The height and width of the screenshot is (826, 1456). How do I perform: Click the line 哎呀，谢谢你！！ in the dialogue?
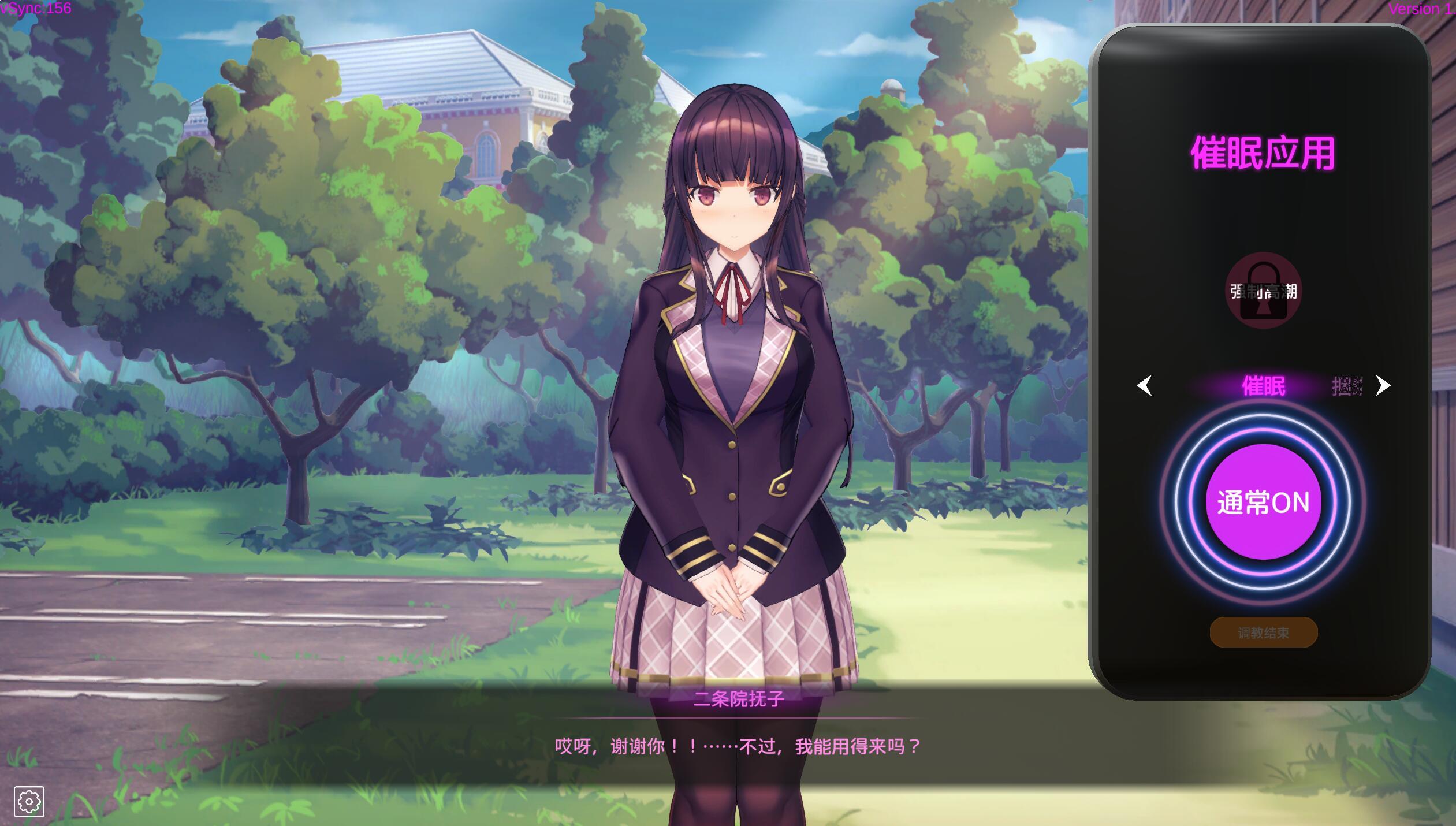click(612, 745)
